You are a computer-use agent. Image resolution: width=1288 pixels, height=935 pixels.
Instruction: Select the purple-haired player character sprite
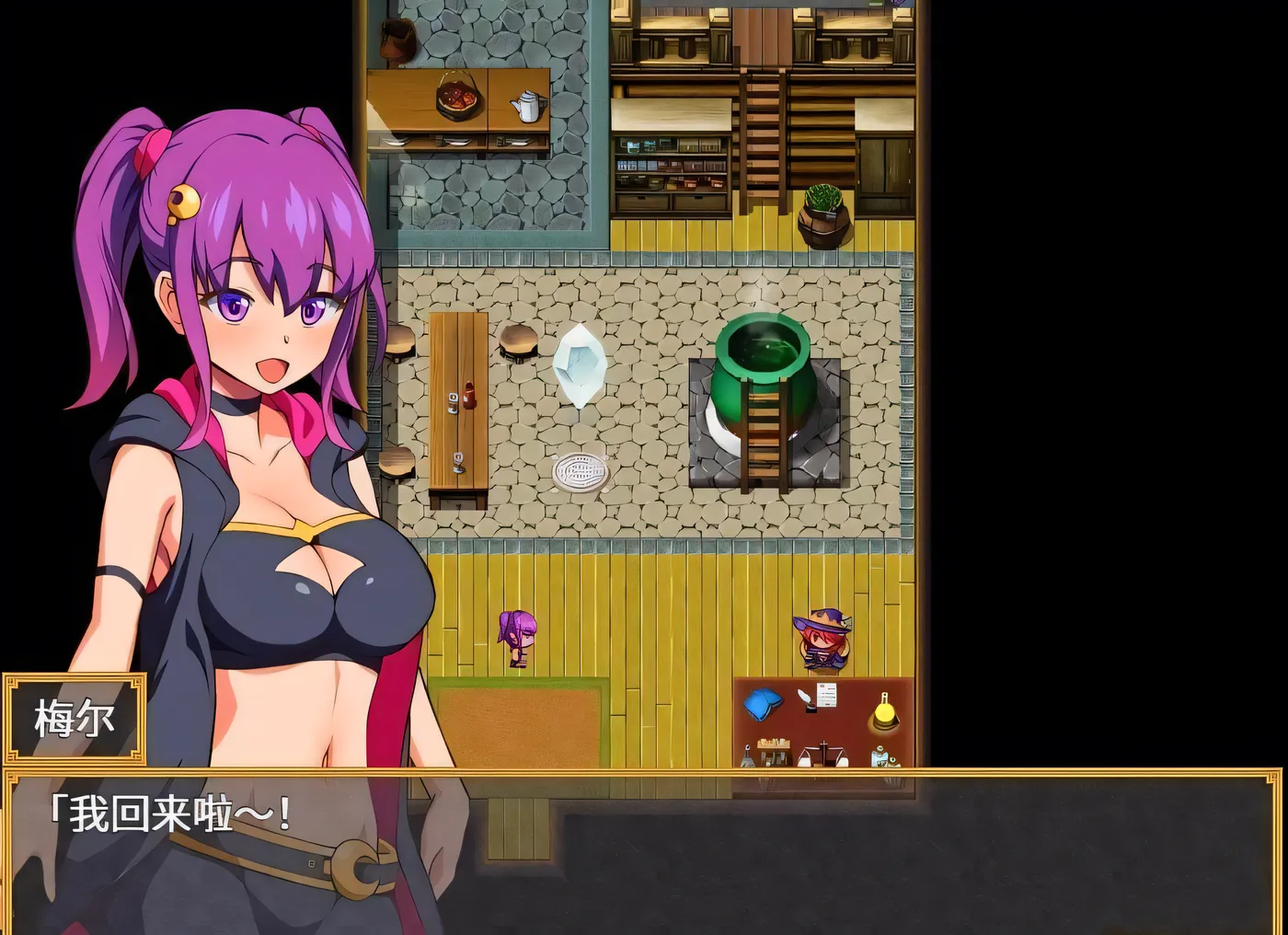(515, 638)
